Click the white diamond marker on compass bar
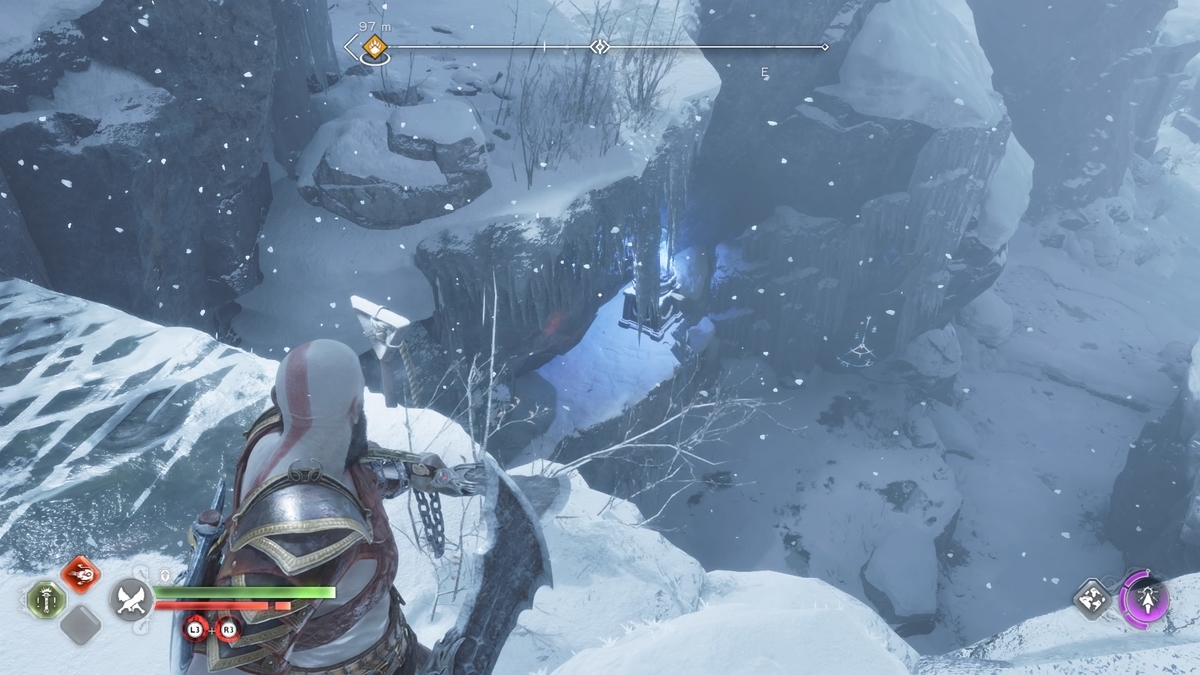The image size is (1200, 675). [x=599, y=46]
